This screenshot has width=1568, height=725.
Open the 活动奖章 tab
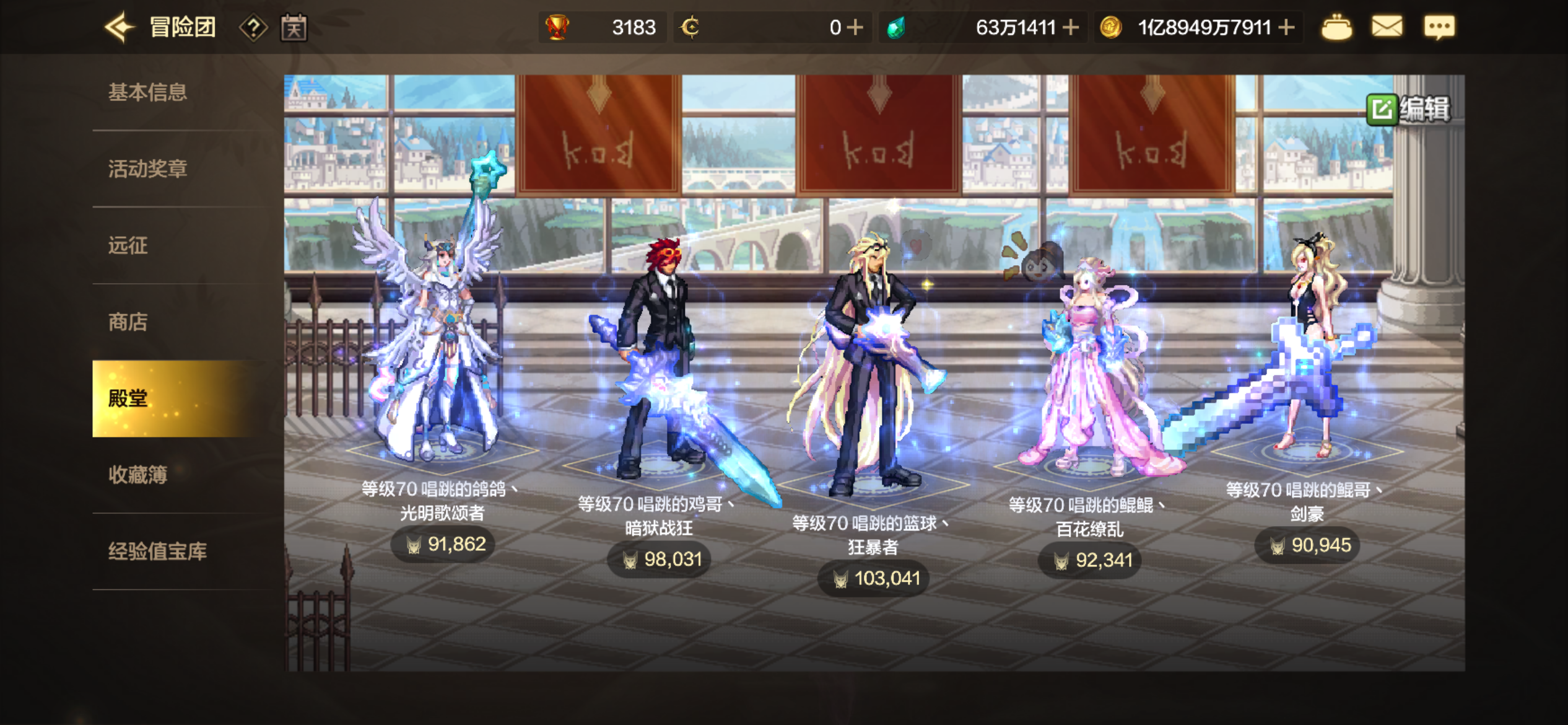[149, 169]
